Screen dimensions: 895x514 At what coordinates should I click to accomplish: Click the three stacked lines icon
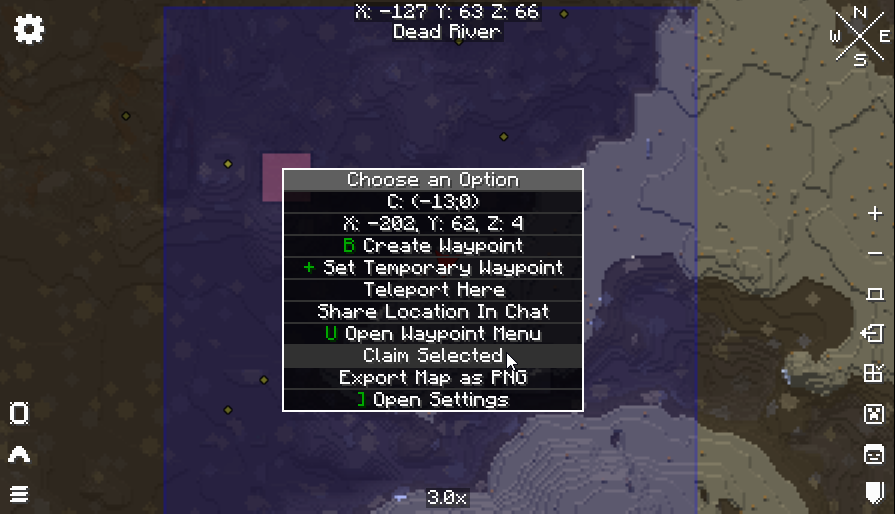19,494
